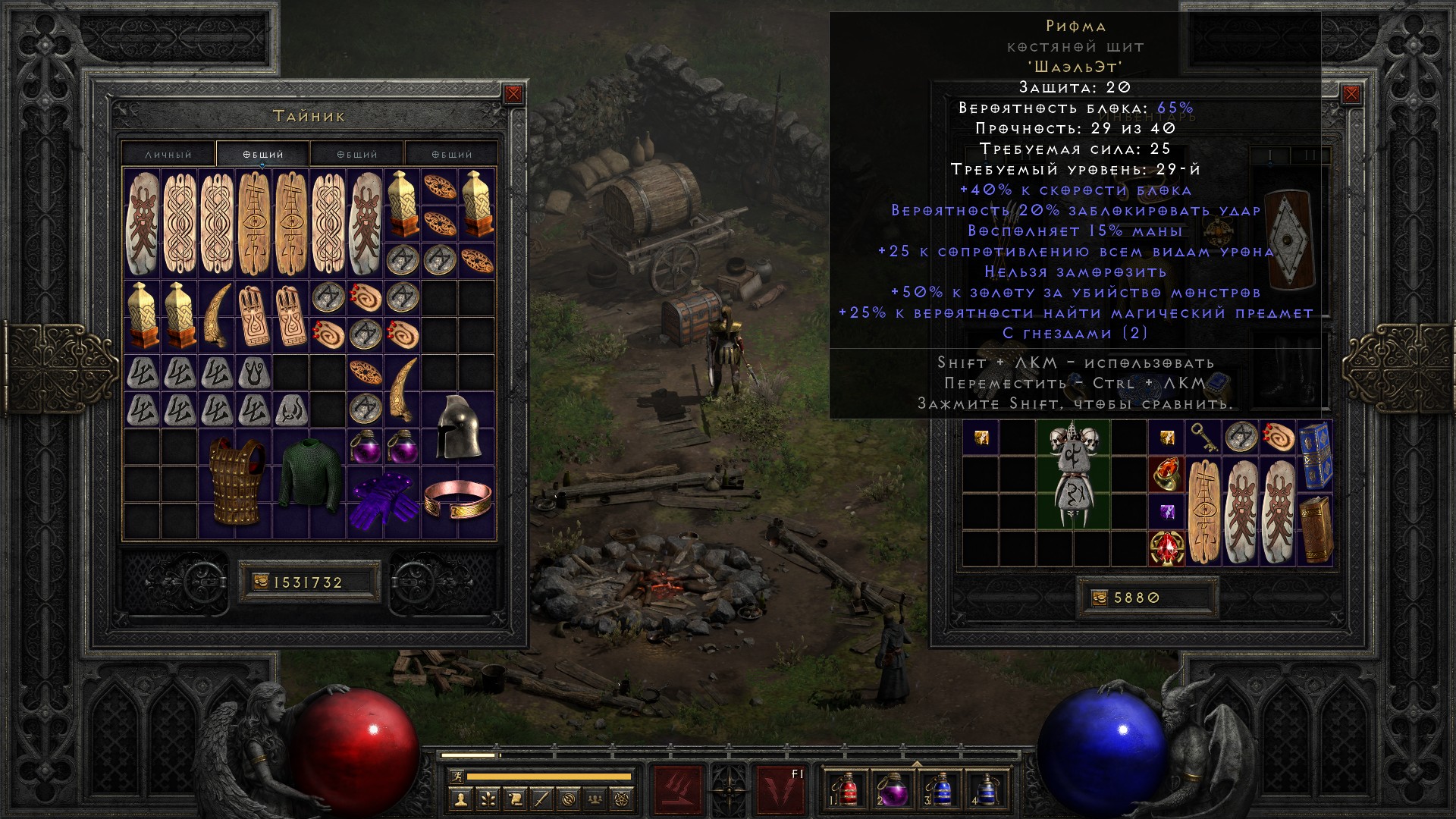Image resolution: width=1456 pixels, height=819 pixels.
Task: Pick up the key in the inventory
Action: click(x=1203, y=438)
